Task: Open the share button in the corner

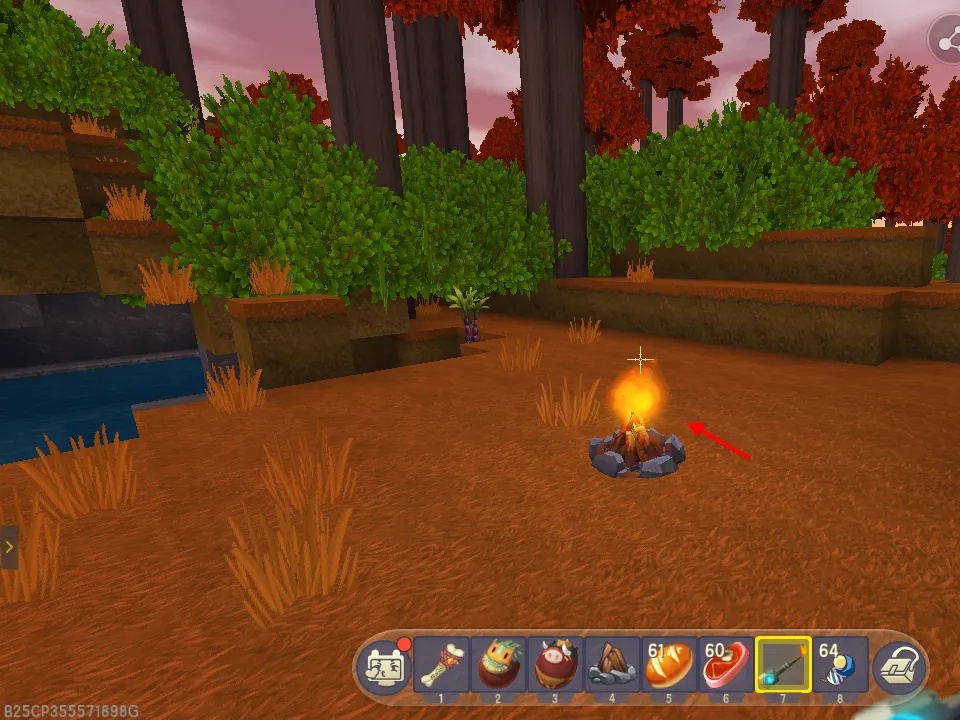Action: click(x=945, y=40)
